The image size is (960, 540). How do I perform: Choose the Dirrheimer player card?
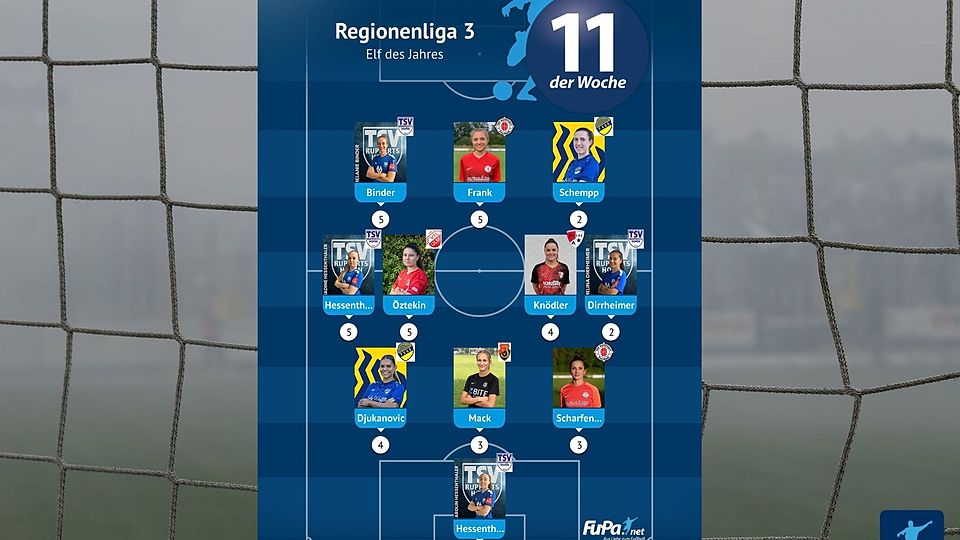pos(612,272)
